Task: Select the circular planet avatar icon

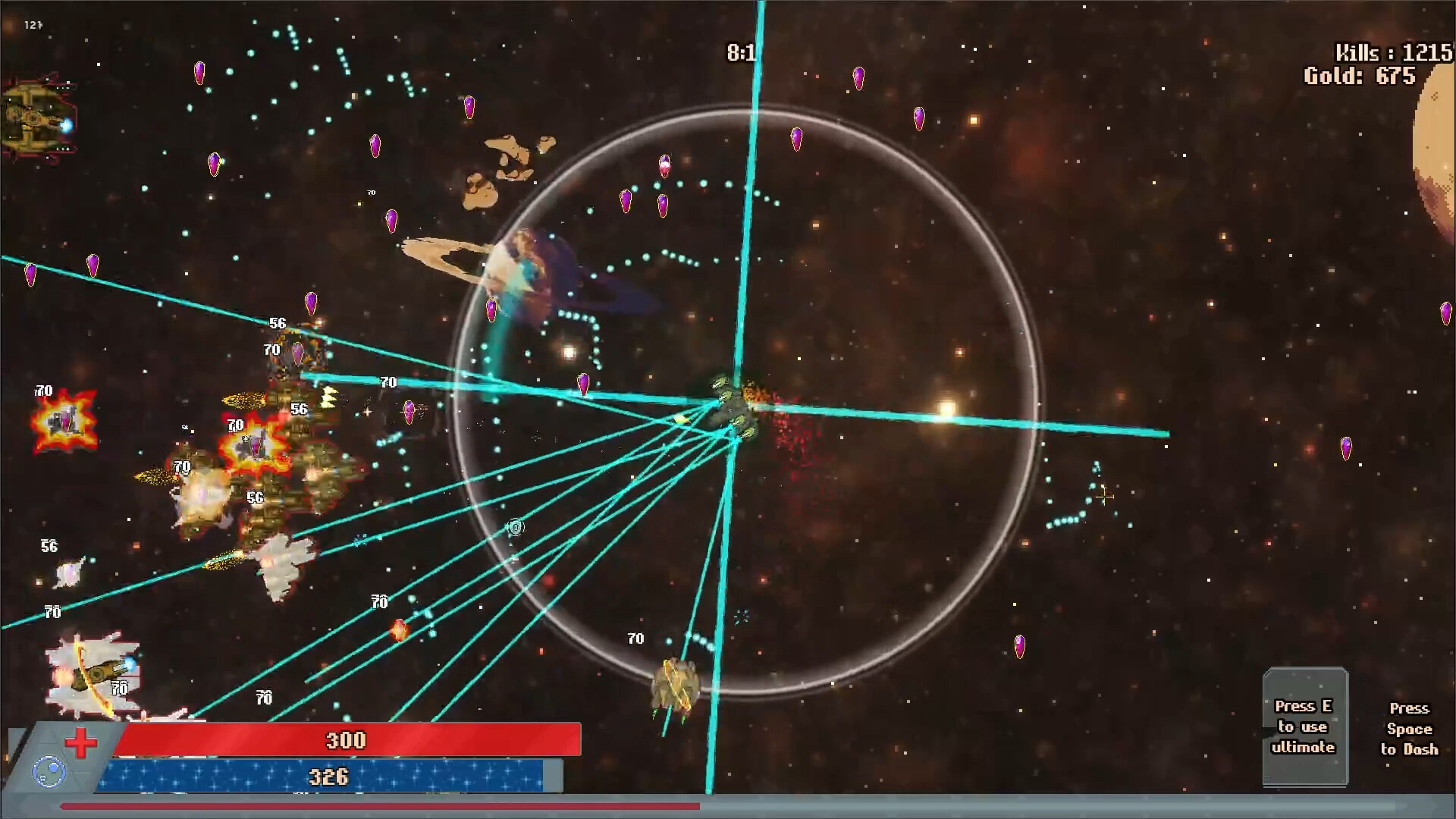Action: pos(50,771)
